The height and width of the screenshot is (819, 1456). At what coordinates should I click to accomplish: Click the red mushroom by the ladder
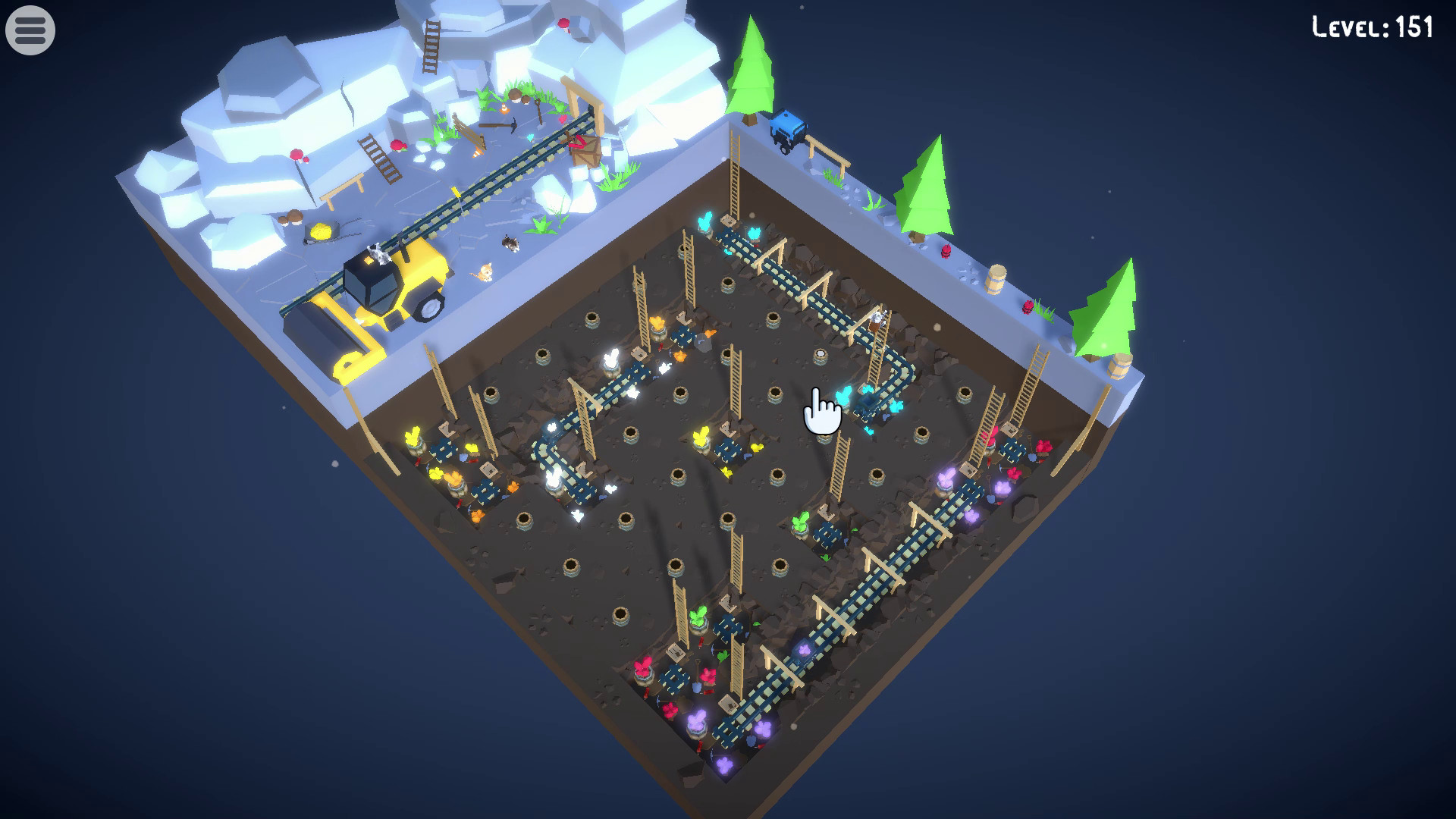coord(400,146)
